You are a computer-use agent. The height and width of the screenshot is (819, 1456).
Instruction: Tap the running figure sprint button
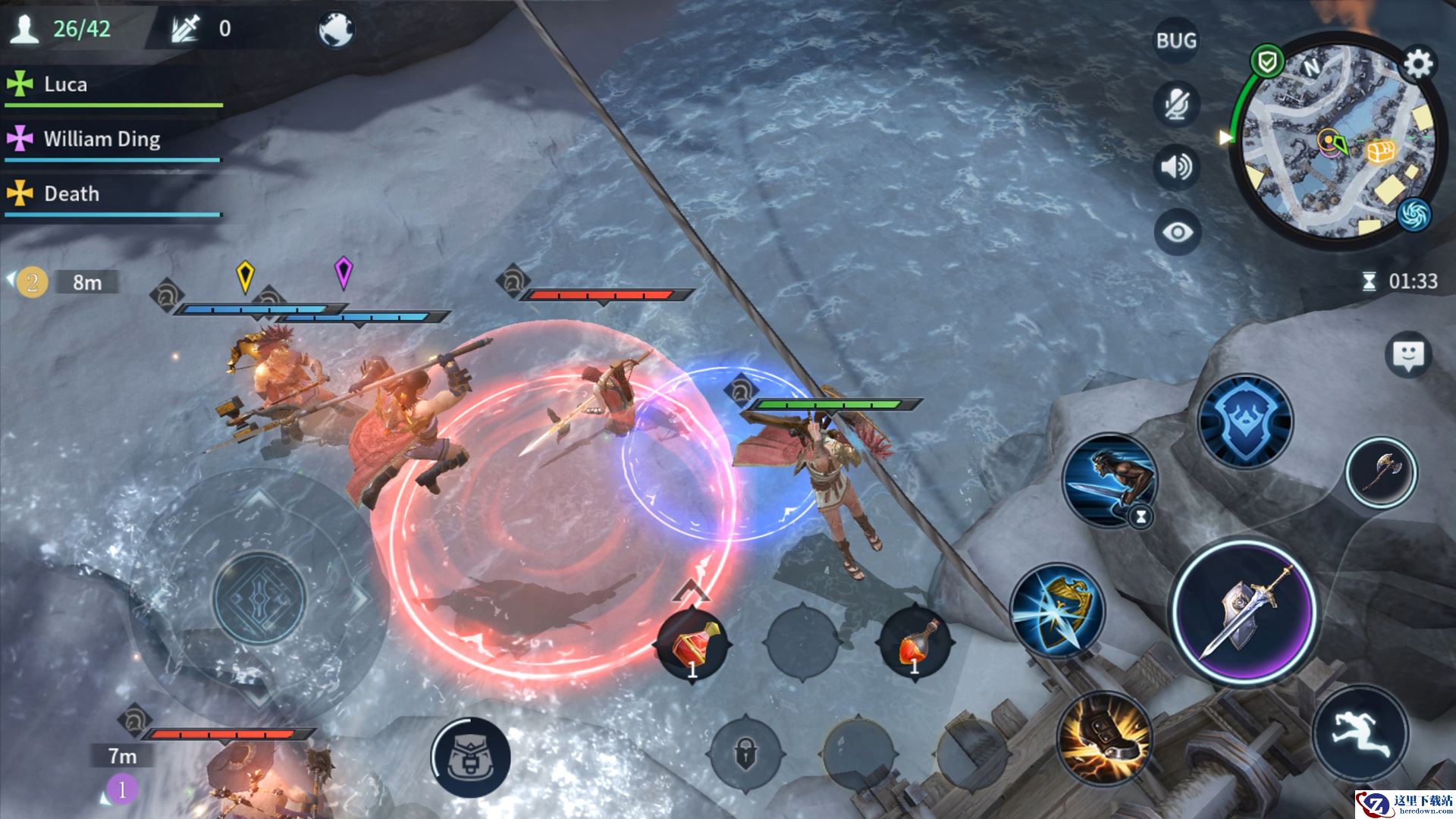[x=1360, y=733]
